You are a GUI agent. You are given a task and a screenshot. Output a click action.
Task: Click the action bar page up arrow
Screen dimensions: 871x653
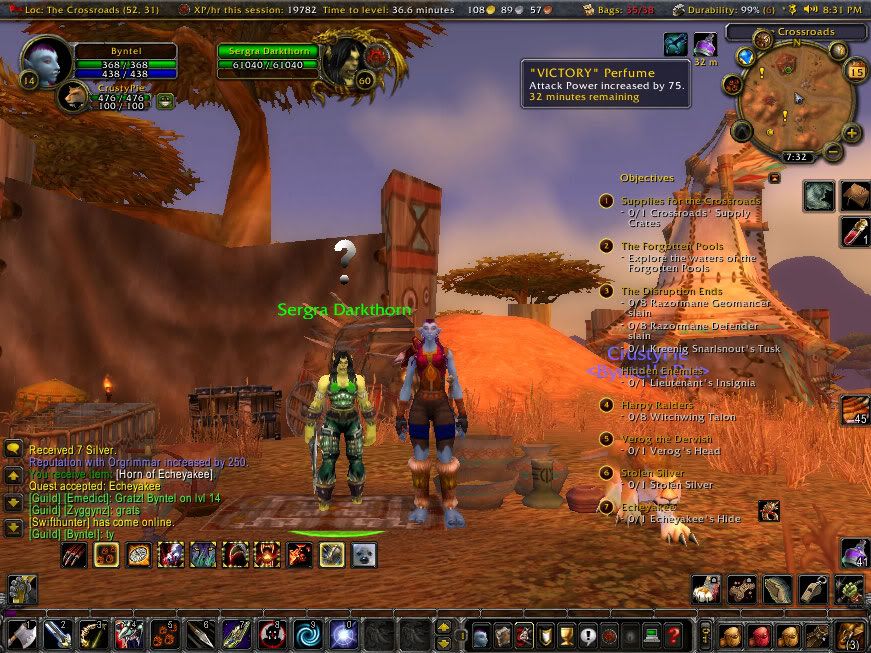(444, 627)
